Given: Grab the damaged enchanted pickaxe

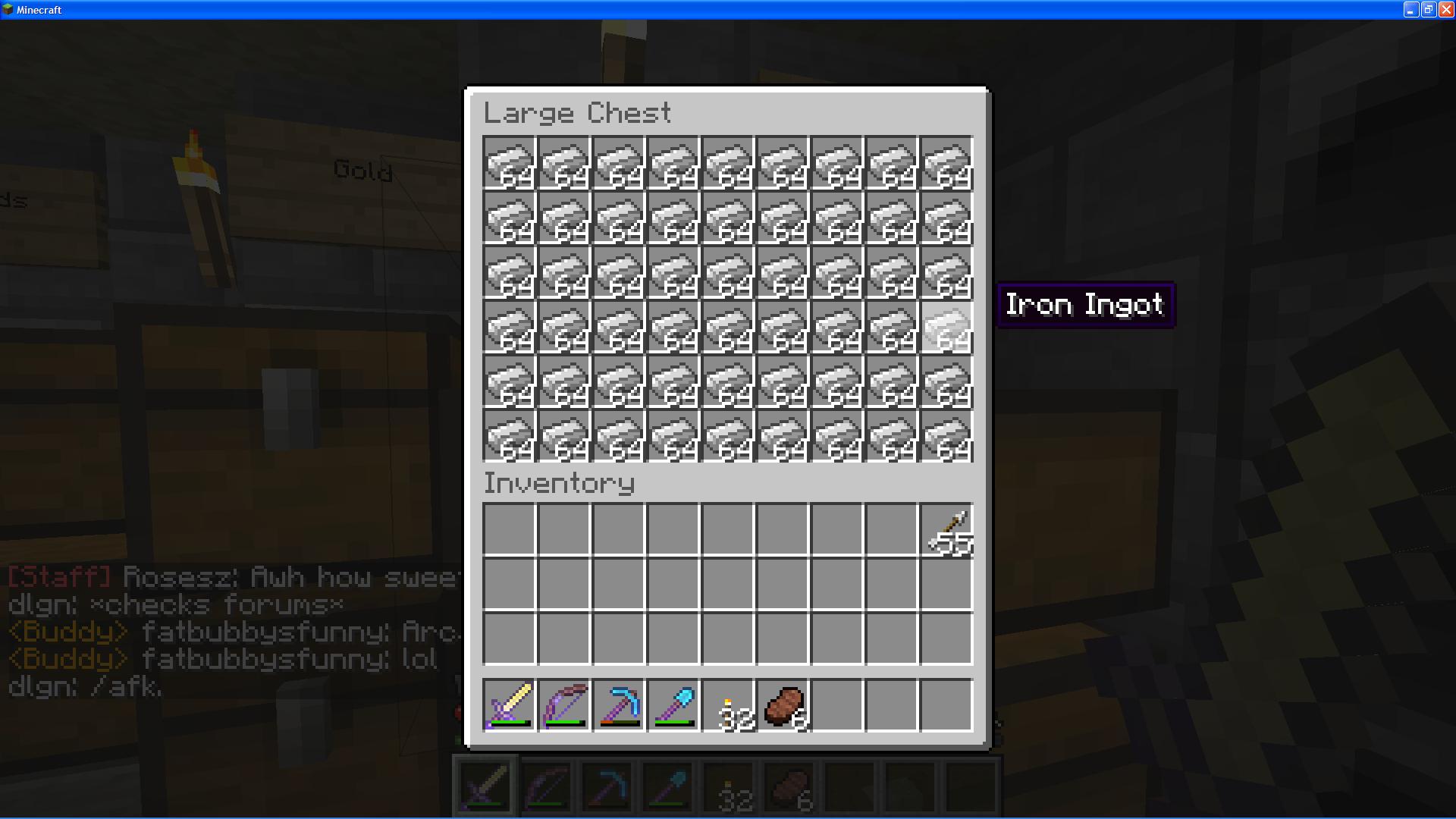Looking at the screenshot, I should [x=620, y=705].
